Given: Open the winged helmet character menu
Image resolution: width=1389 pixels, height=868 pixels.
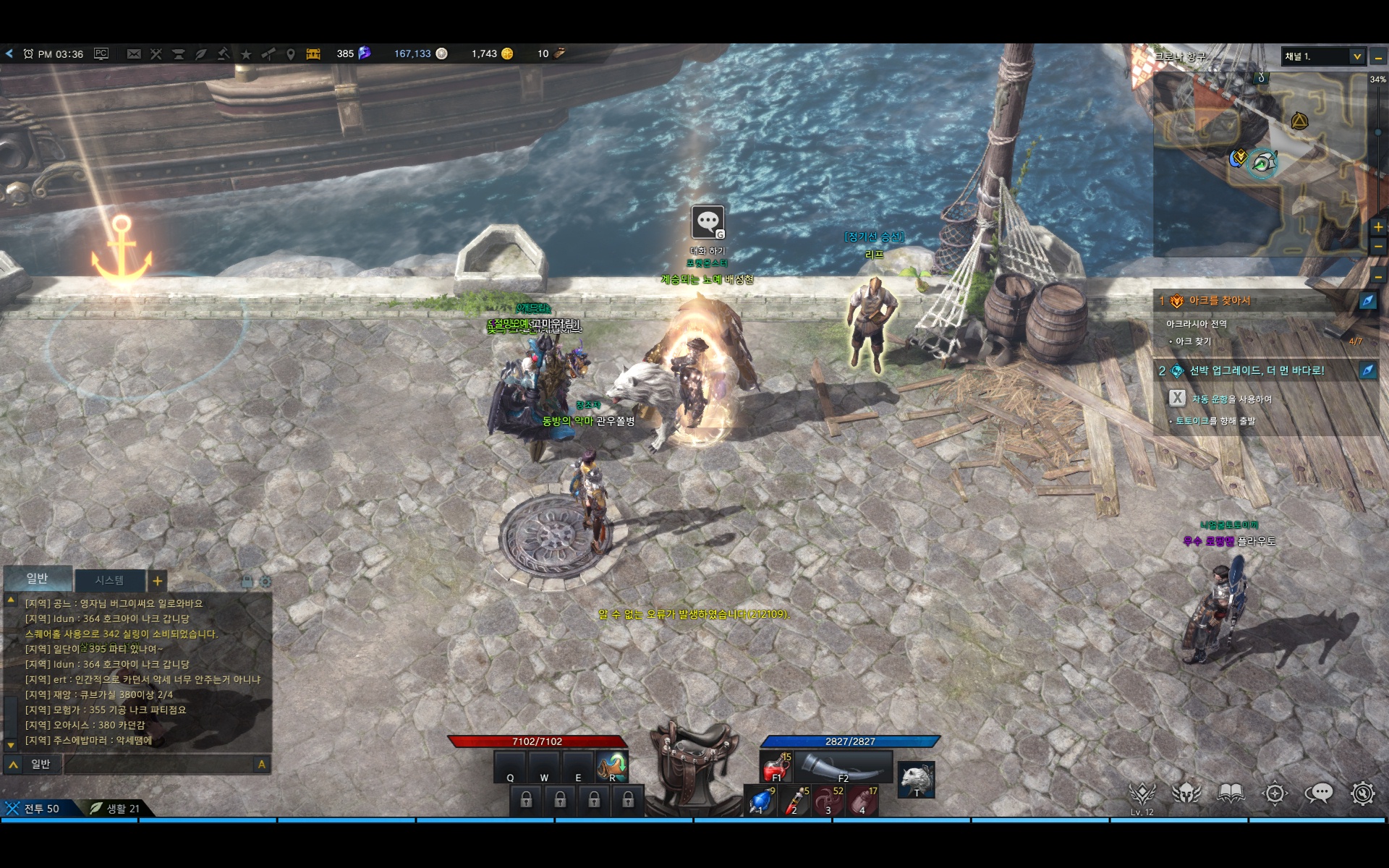Looking at the screenshot, I should 1186,793.
